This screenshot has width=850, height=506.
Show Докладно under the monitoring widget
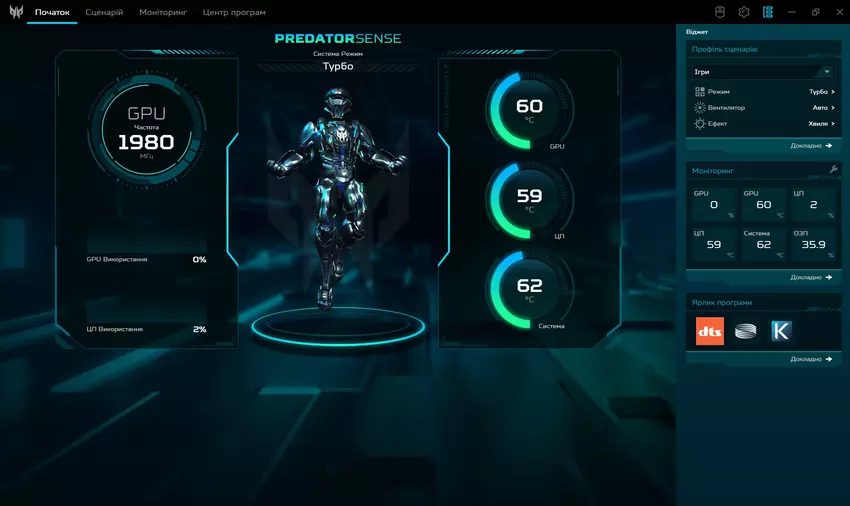click(810, 277)
